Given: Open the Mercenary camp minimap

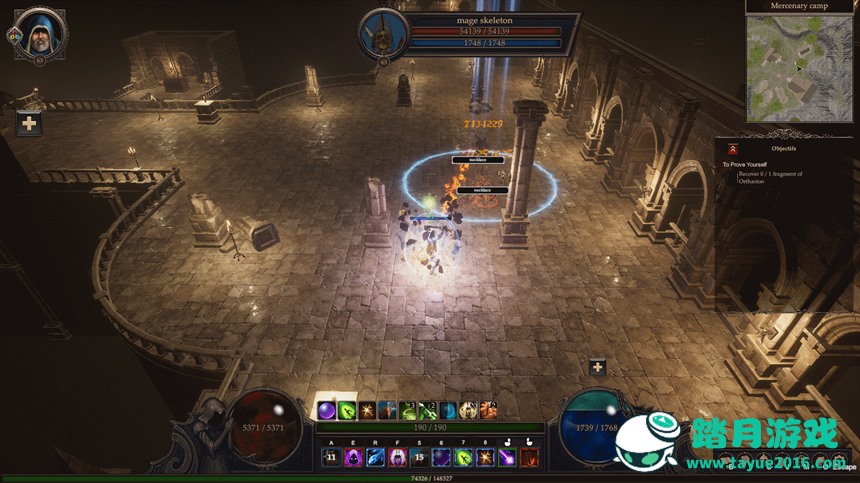Looking at the screenshot, I should coord(799,67).
